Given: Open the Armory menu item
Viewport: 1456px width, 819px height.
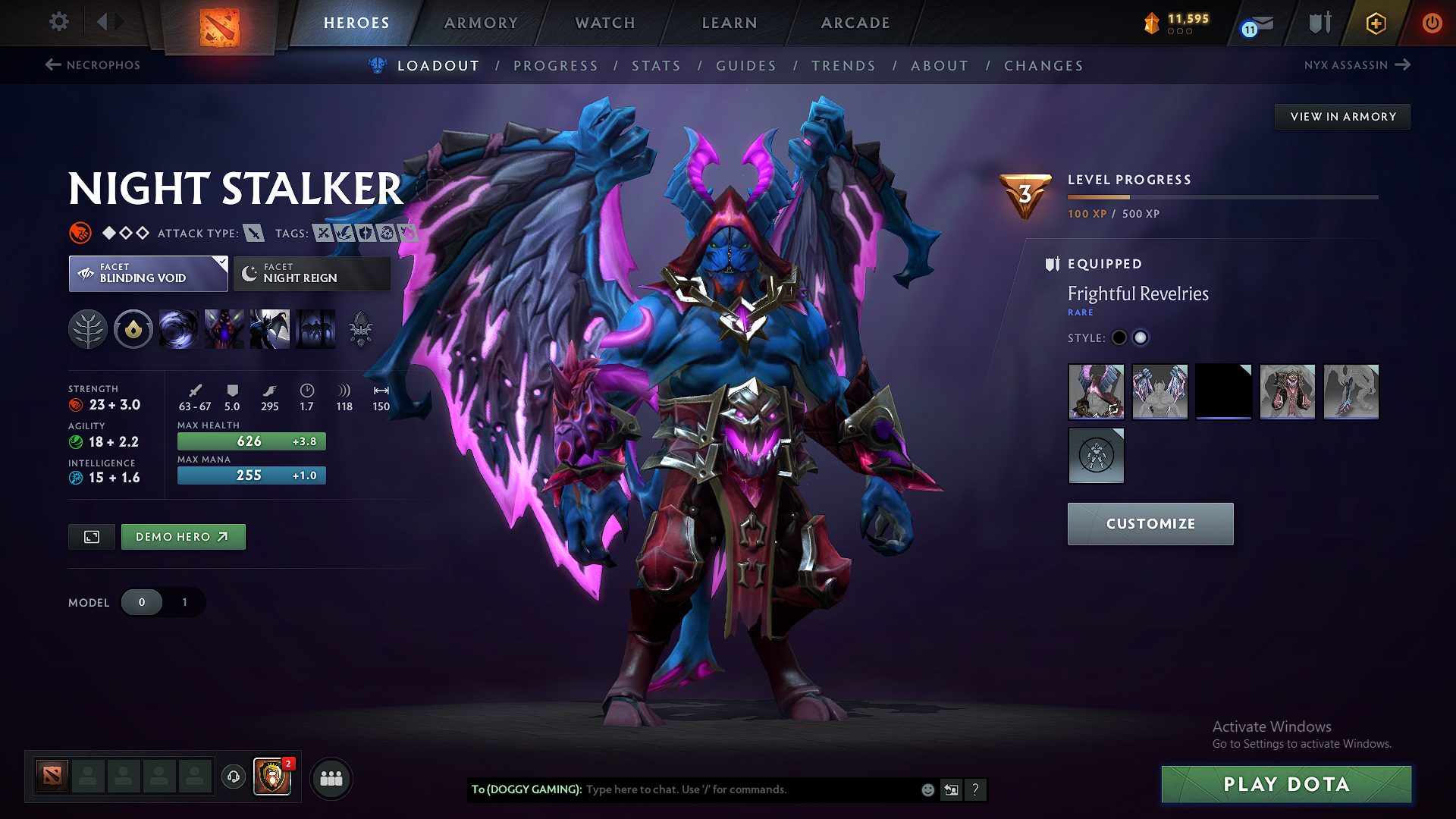Looking at the screenshot, I should pos(480,23).
